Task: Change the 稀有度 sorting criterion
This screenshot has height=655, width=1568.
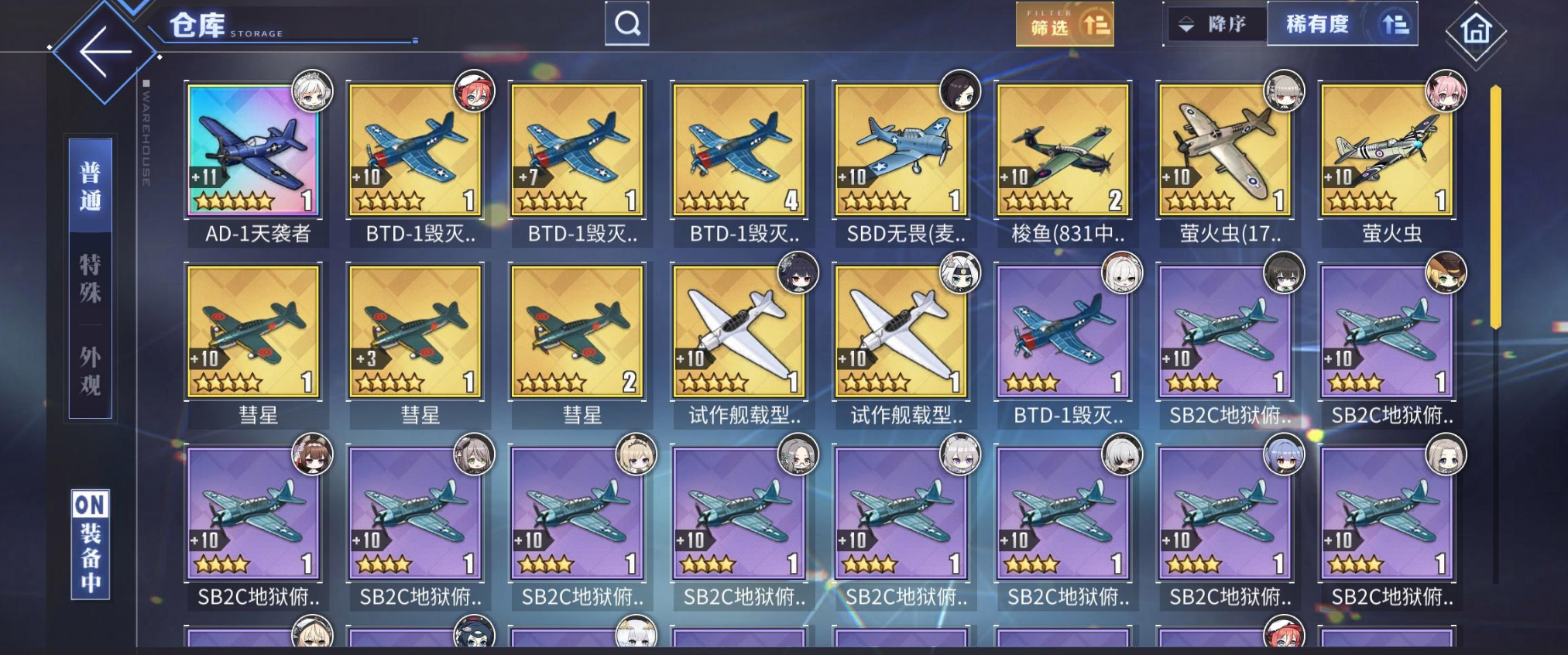Action: pyautogui.click(x=1342, y=25)
